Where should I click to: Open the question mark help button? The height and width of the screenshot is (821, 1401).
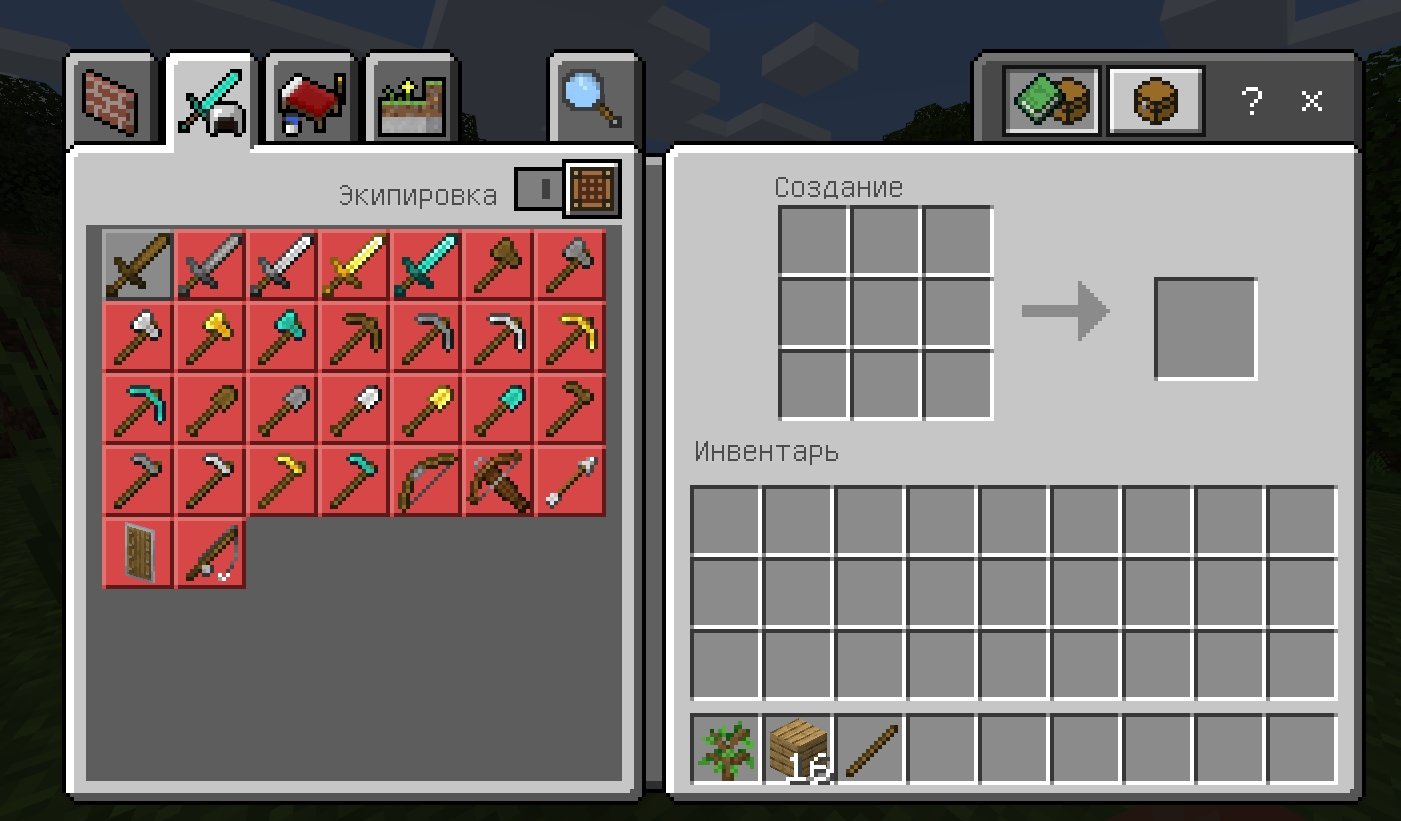coord(1251,101)
